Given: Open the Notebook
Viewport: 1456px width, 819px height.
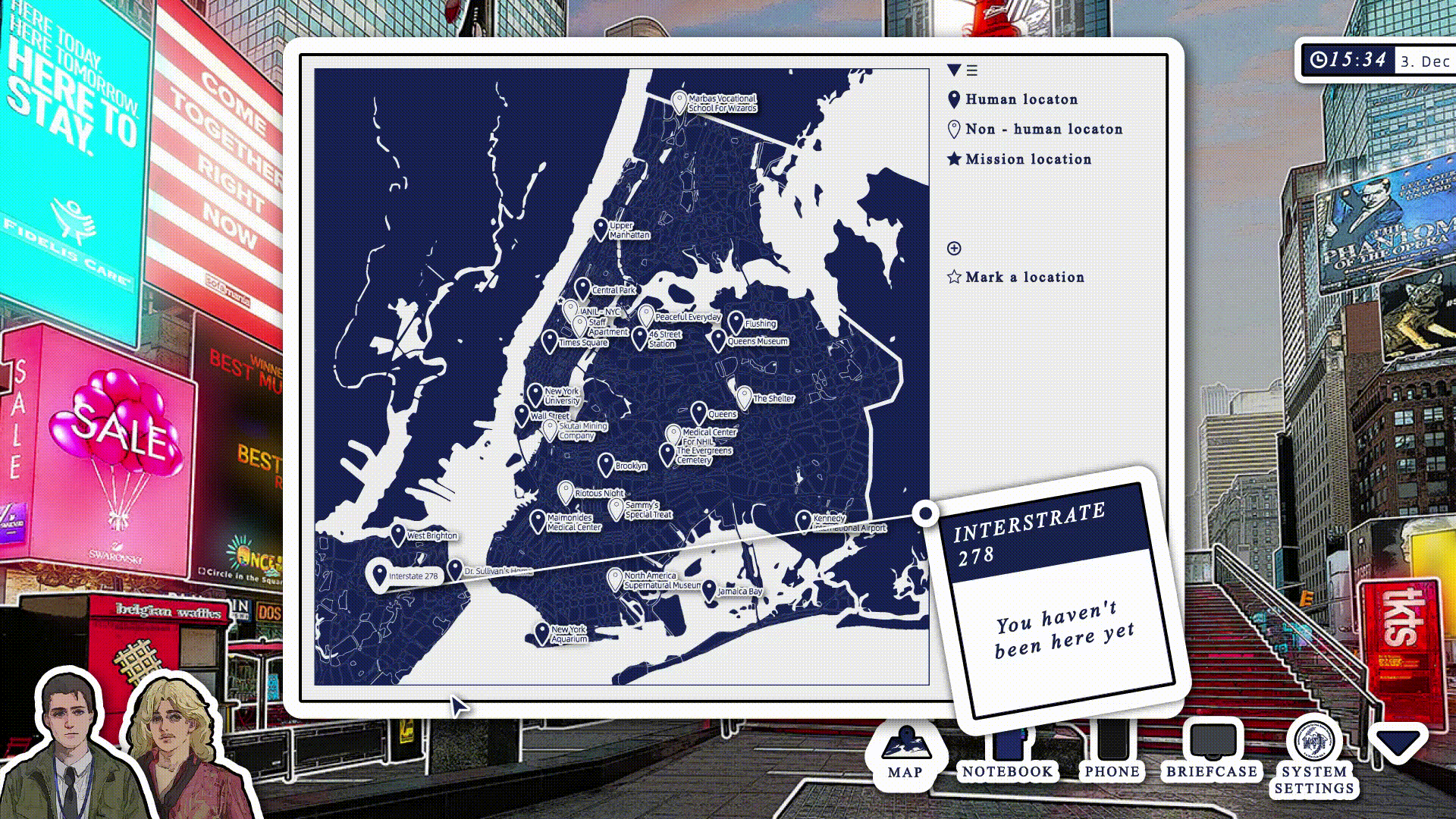Looking at the screenshot, I should click(x=1007, y=751).
